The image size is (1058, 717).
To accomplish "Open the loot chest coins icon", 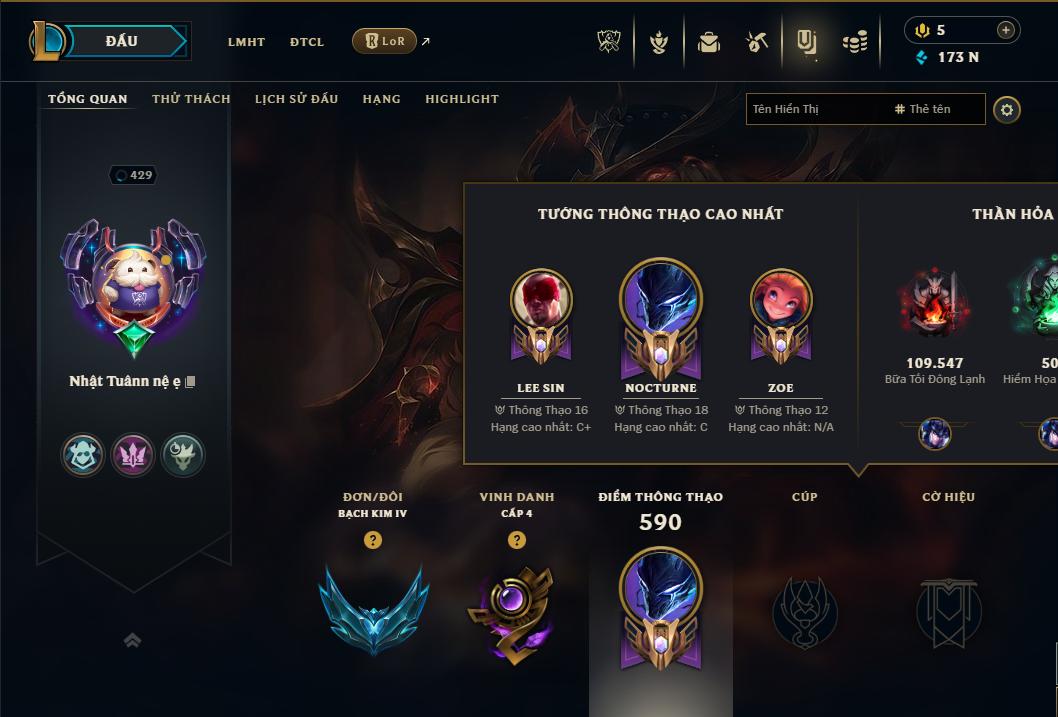I will 855,42.
